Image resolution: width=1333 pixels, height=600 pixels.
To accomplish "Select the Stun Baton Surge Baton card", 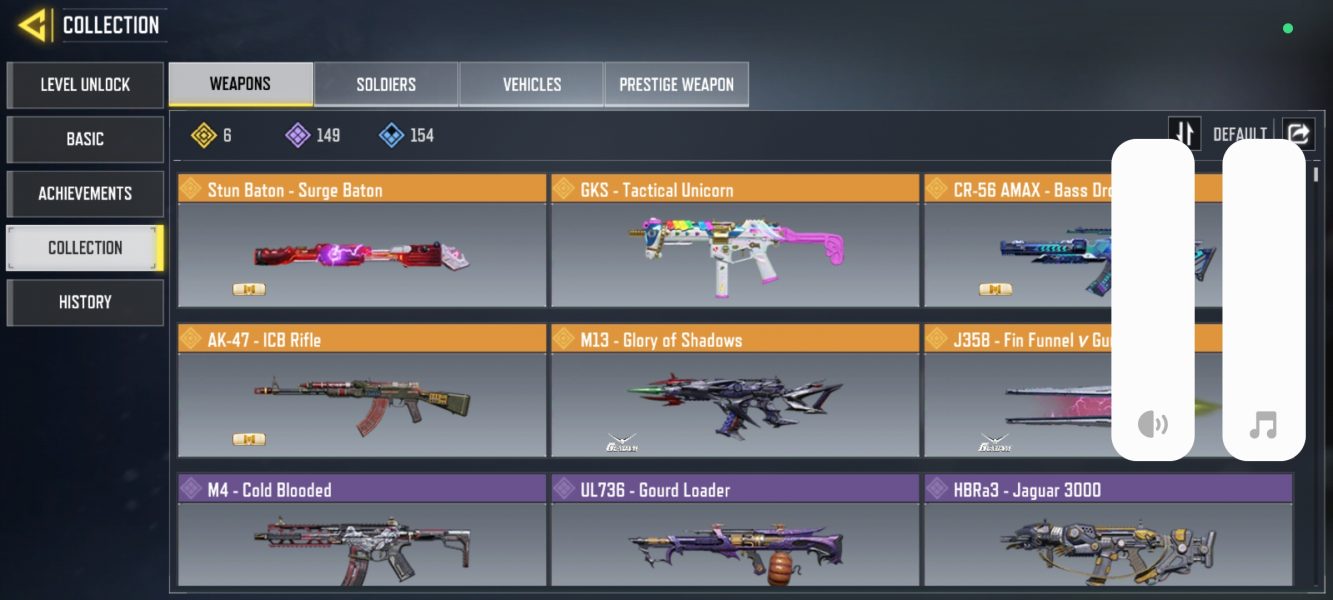I will (x=362, y=242).
